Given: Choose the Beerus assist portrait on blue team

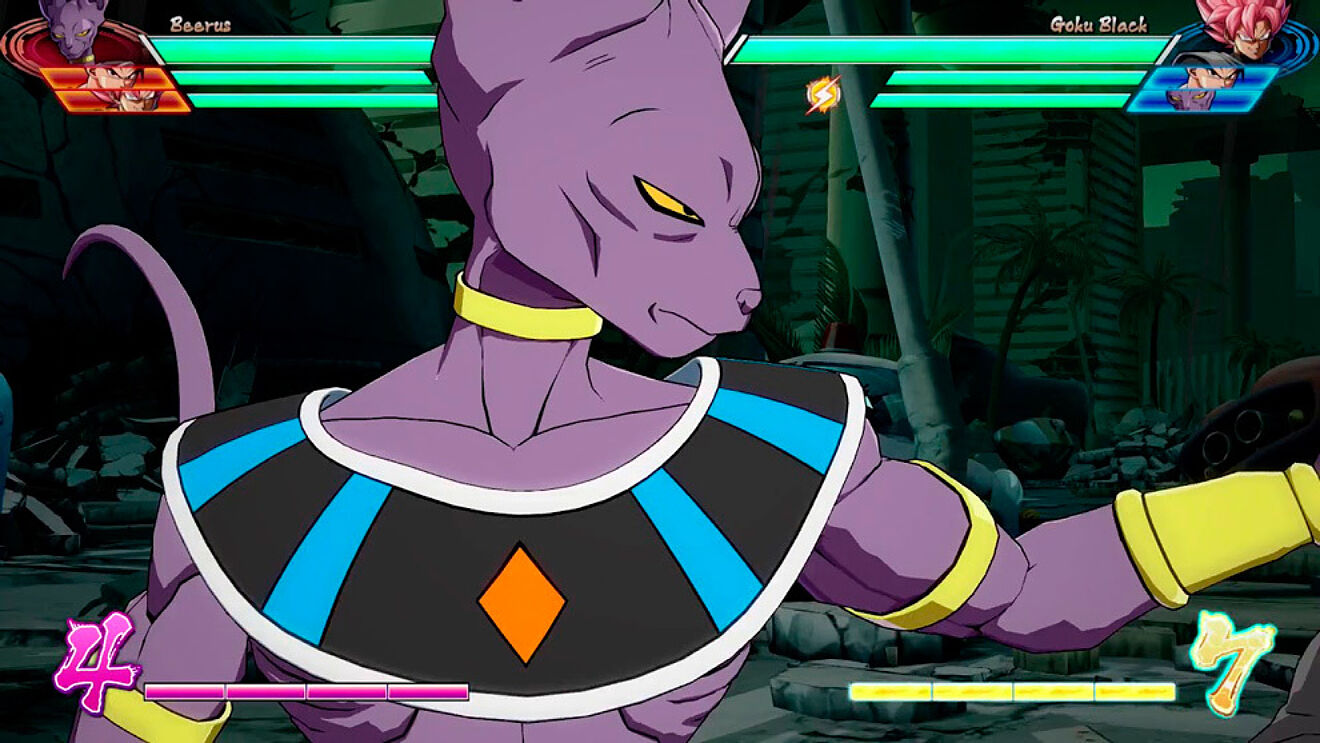Looking at the screenshot, I should click(1193, 101).
